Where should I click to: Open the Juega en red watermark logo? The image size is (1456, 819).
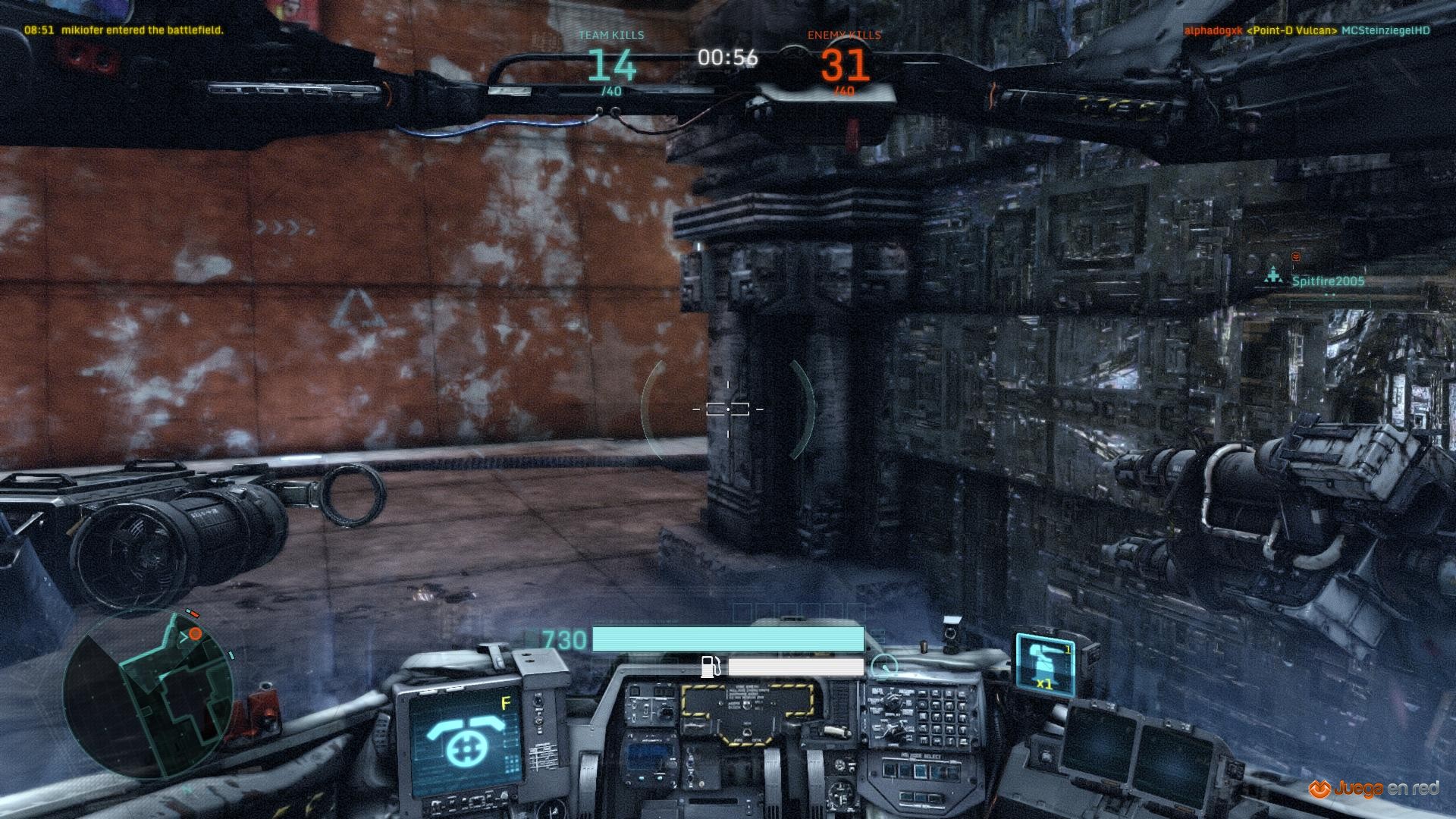(1373, 789)
